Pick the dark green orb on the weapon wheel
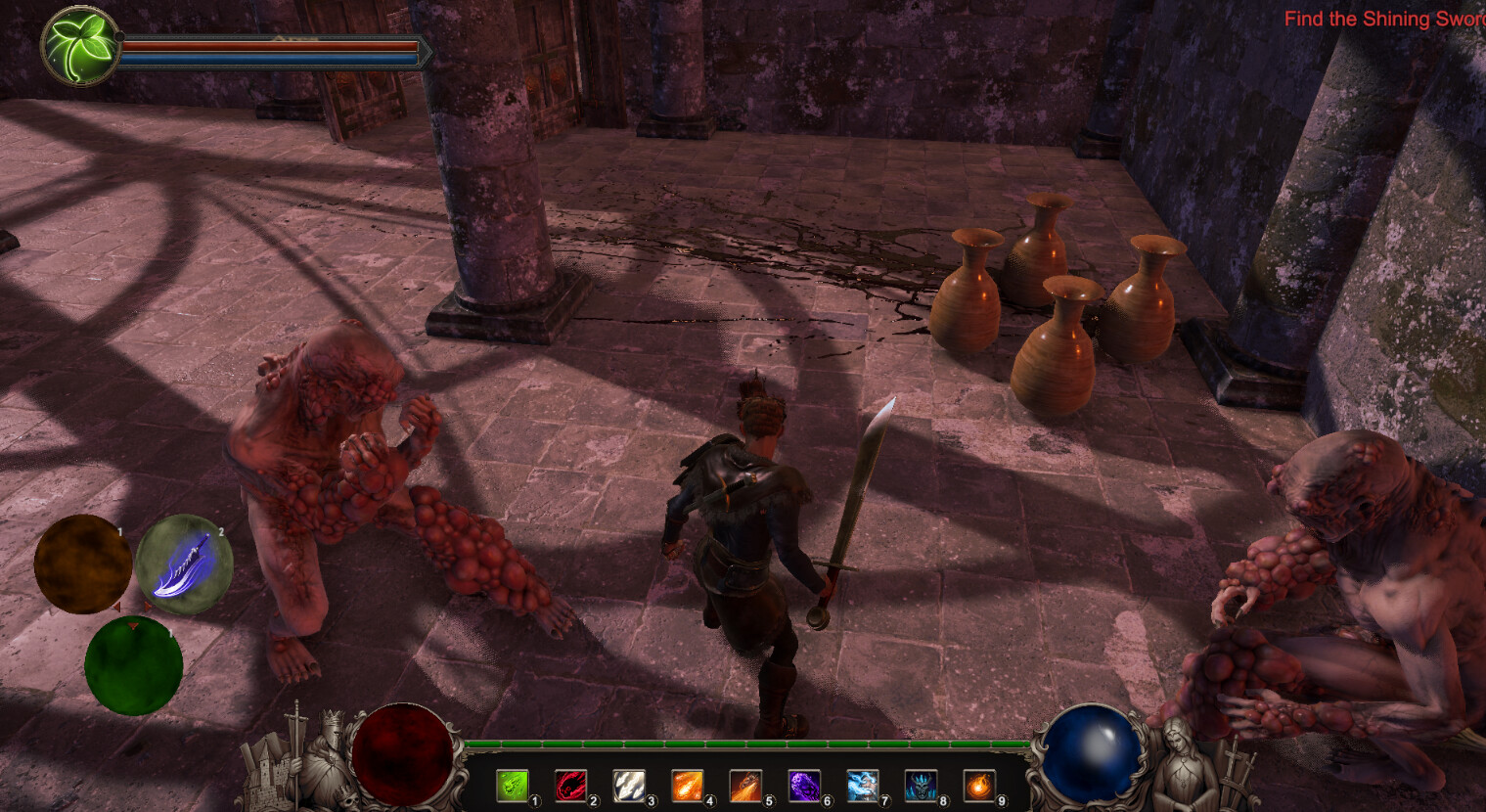 click(133, 666)
